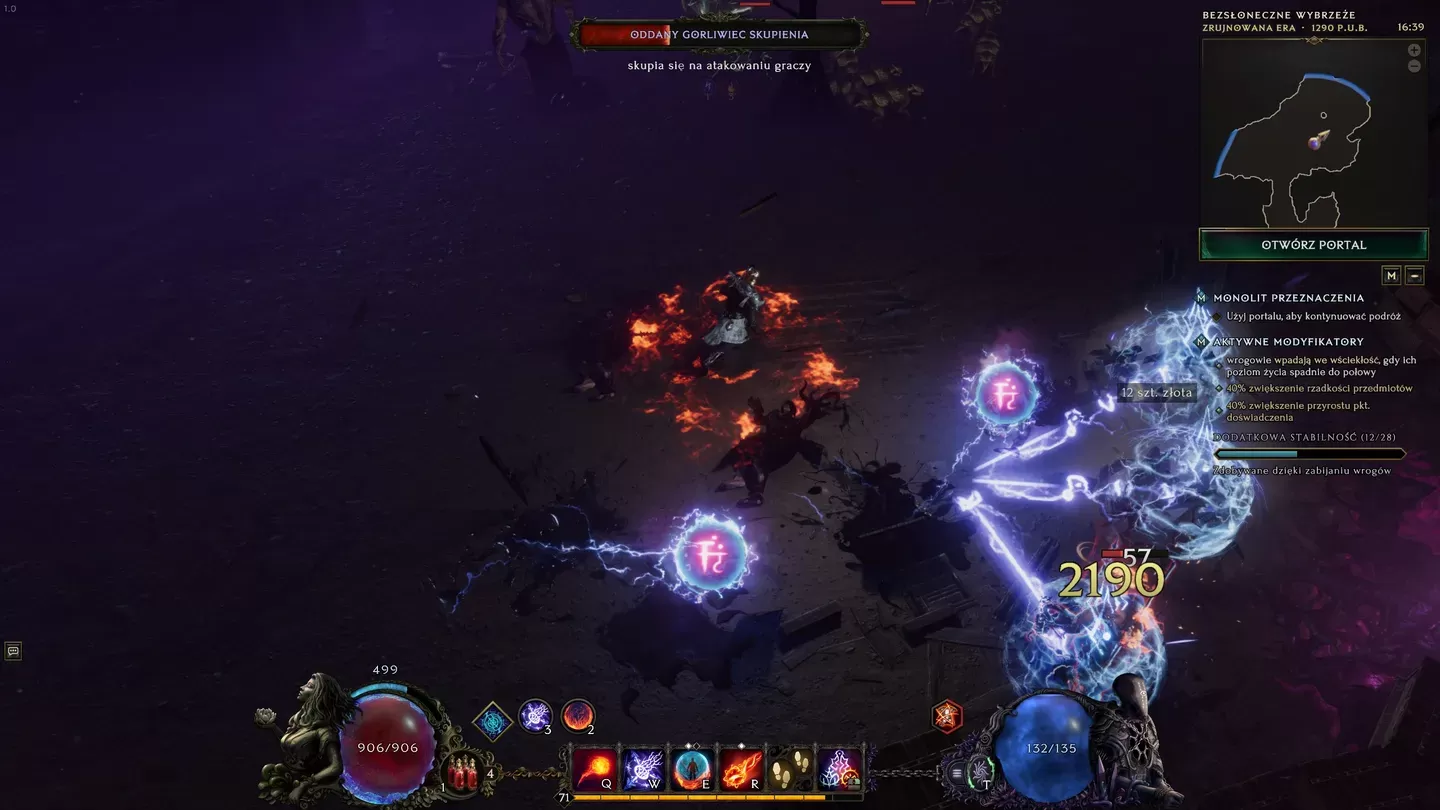Activate the frost crystal skill slot

[838, 770]
